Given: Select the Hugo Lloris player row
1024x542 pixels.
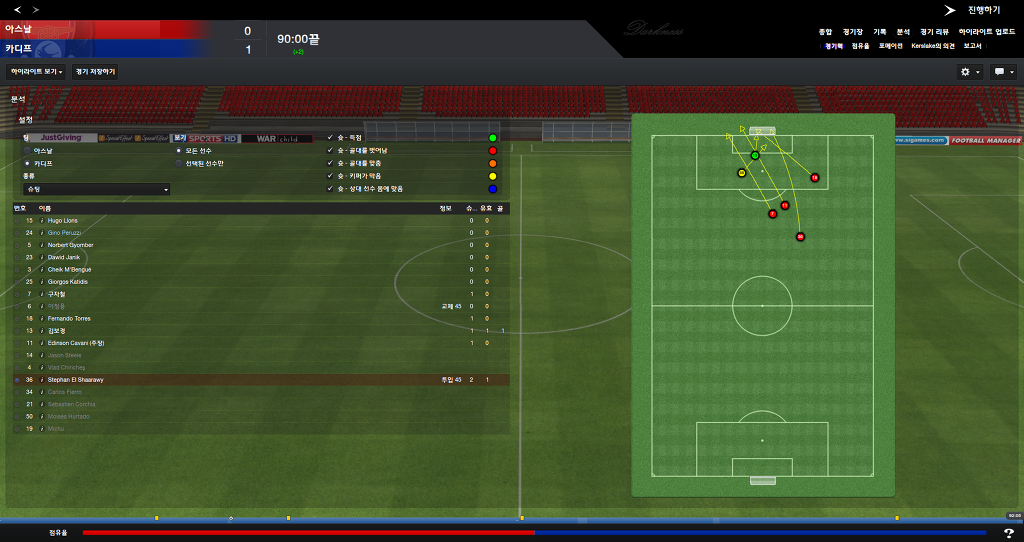Looking at the screenshot, I should (62, 220).
